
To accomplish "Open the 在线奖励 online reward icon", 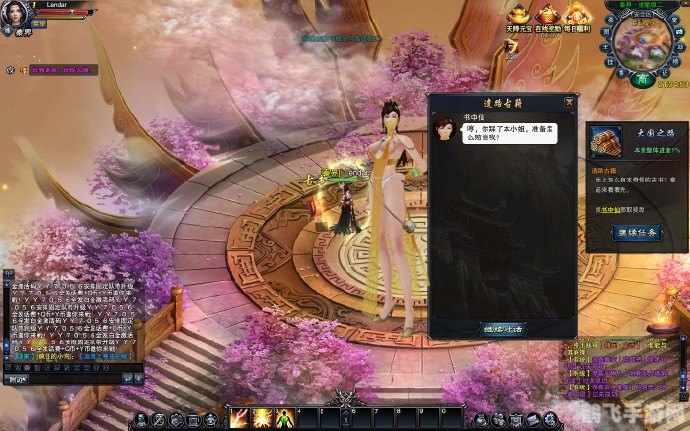I will tap(547, 15).
